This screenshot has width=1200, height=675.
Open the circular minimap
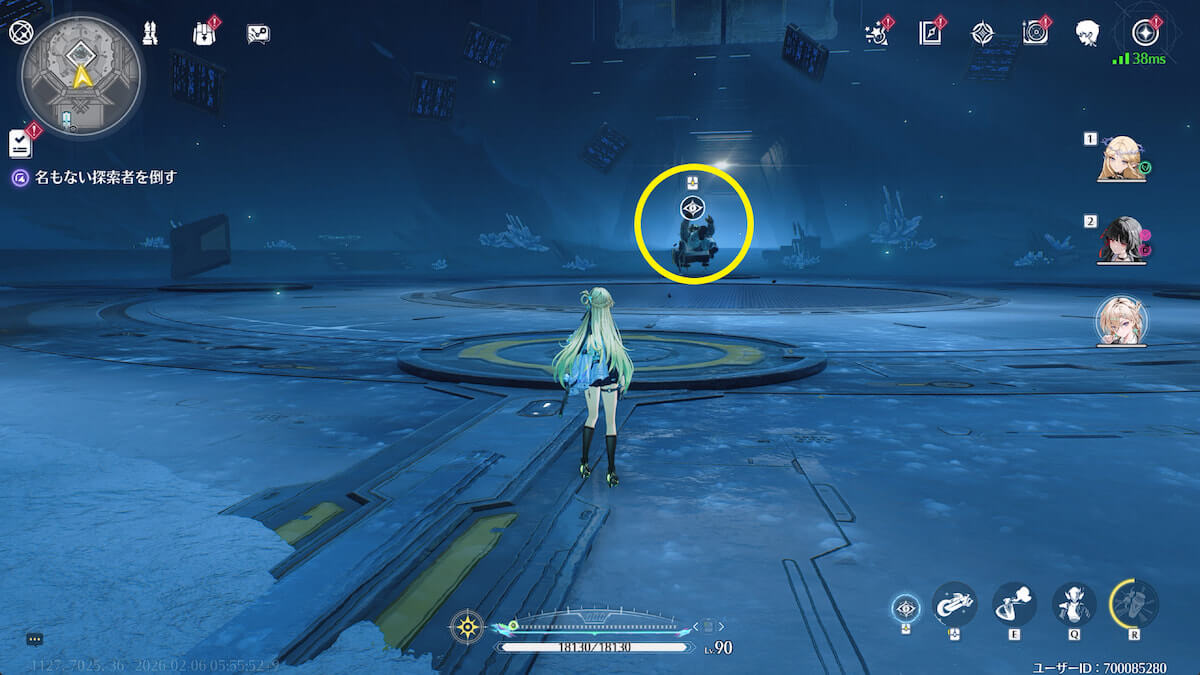pyautogui.click(x=82, y=73)
